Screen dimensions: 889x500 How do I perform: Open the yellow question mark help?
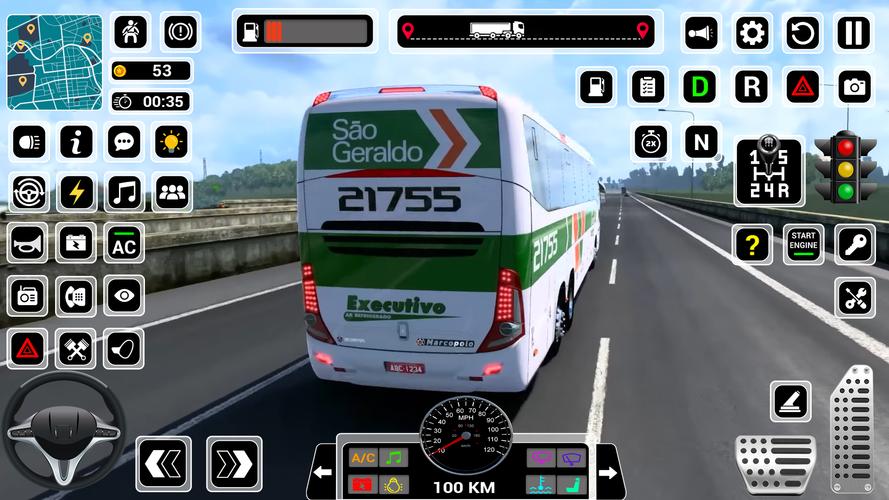(751, 243)
